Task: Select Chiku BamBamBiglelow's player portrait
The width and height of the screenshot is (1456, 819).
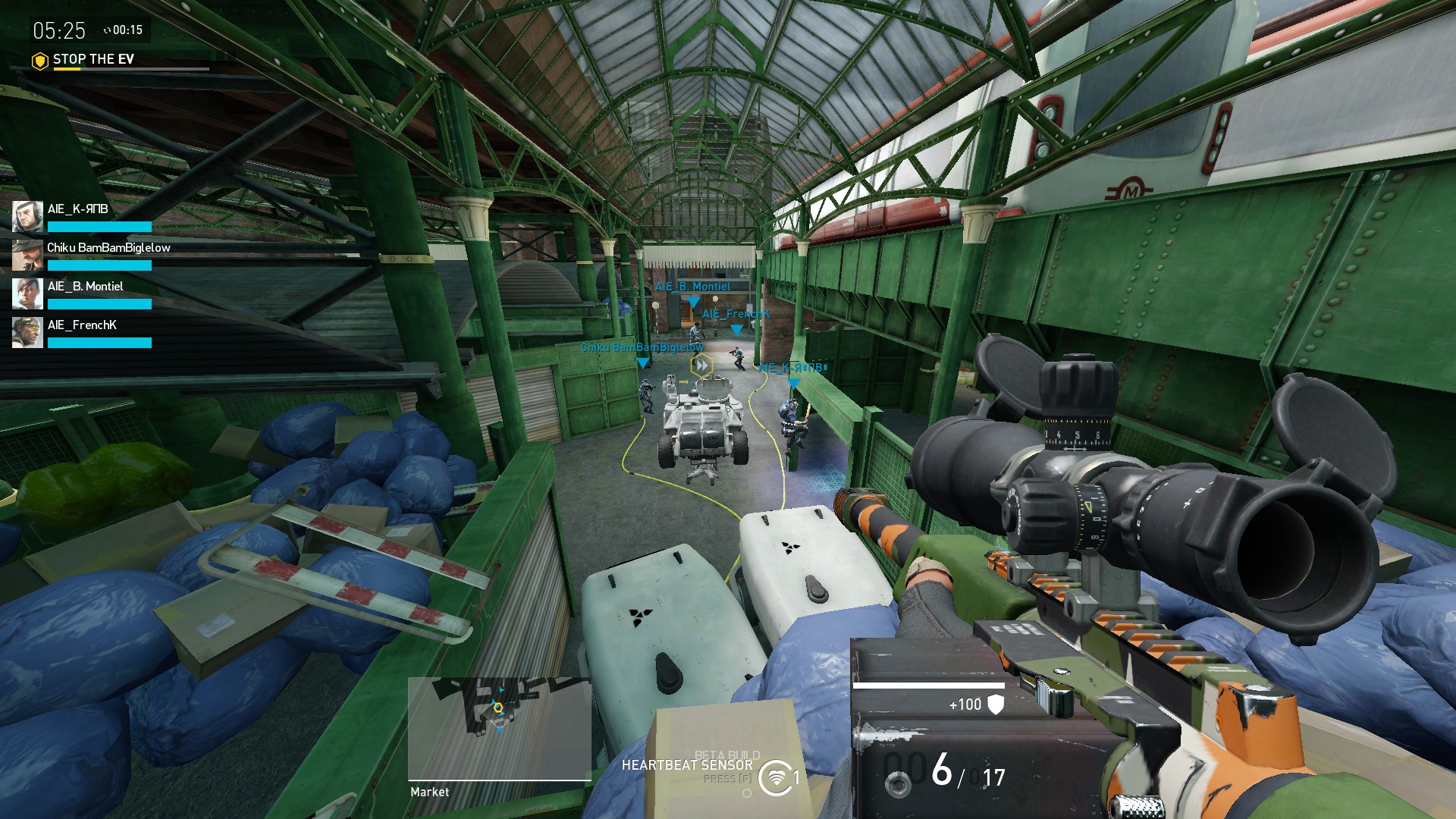Action: click(27, 256)
